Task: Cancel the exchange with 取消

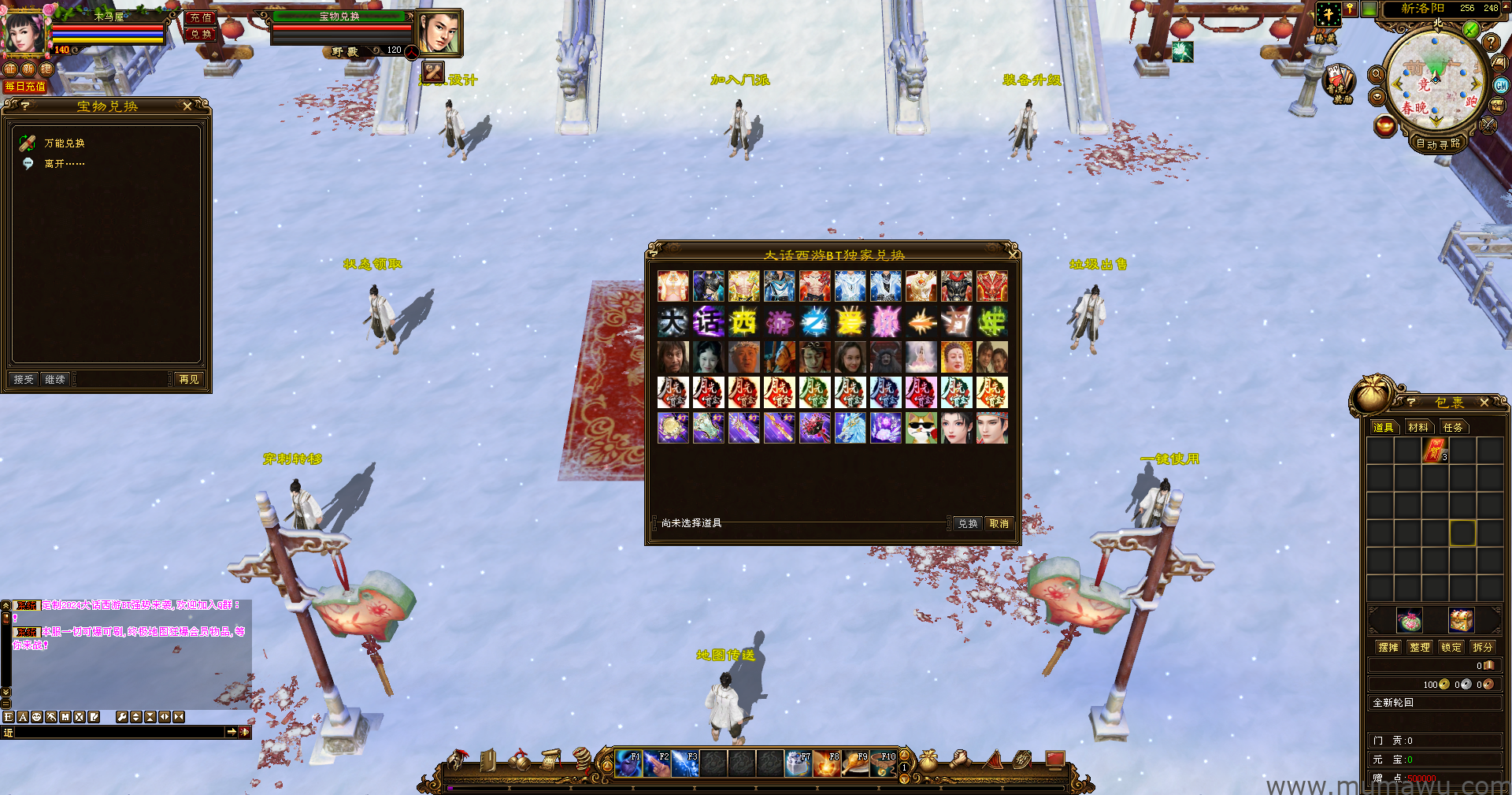Action: 999,524
